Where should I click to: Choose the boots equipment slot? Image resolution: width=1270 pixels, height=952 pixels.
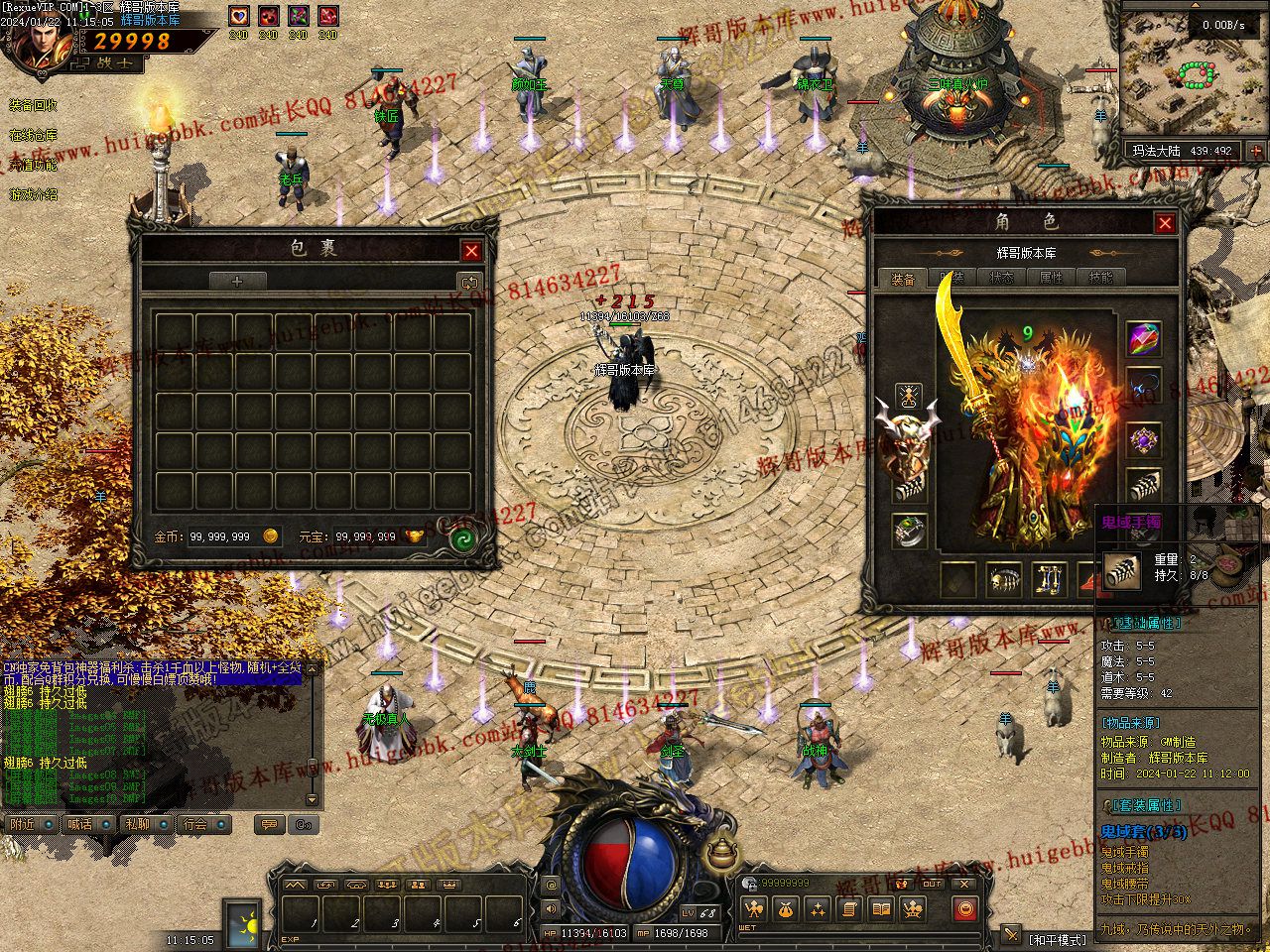pos(1050,580)
